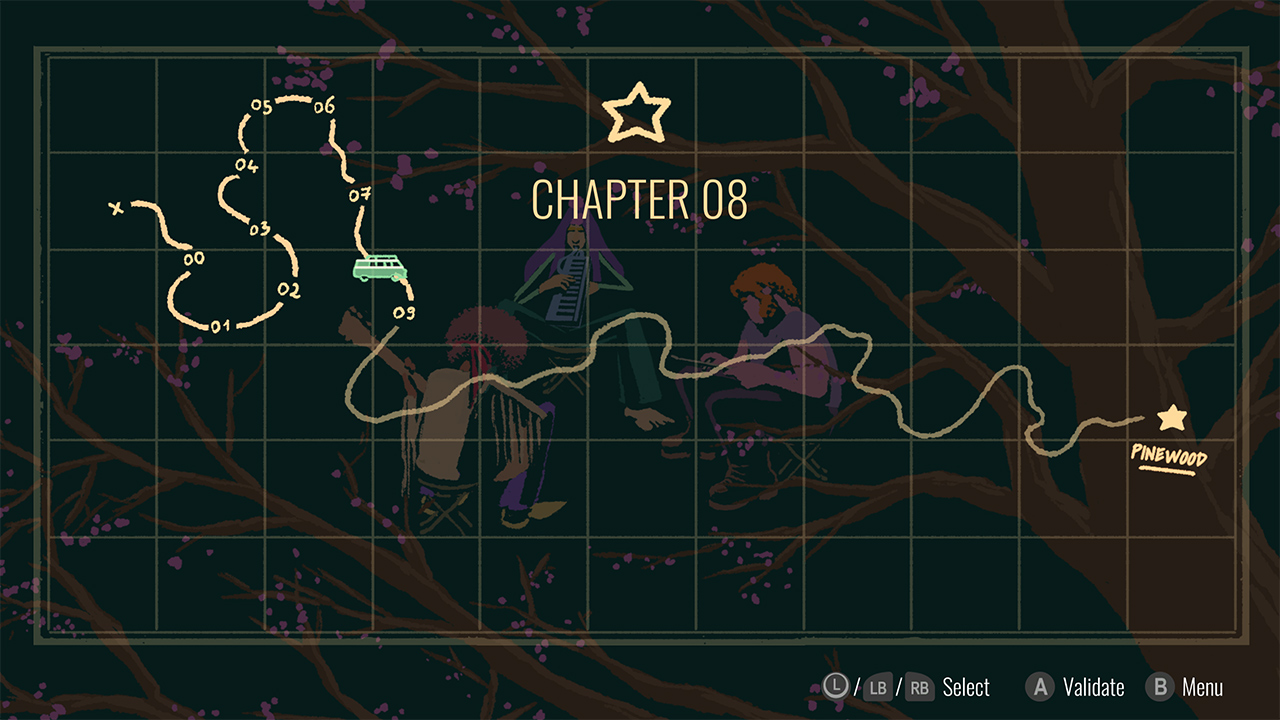
Task: Click the LB bumper icon
Action: tap(879, 688)
